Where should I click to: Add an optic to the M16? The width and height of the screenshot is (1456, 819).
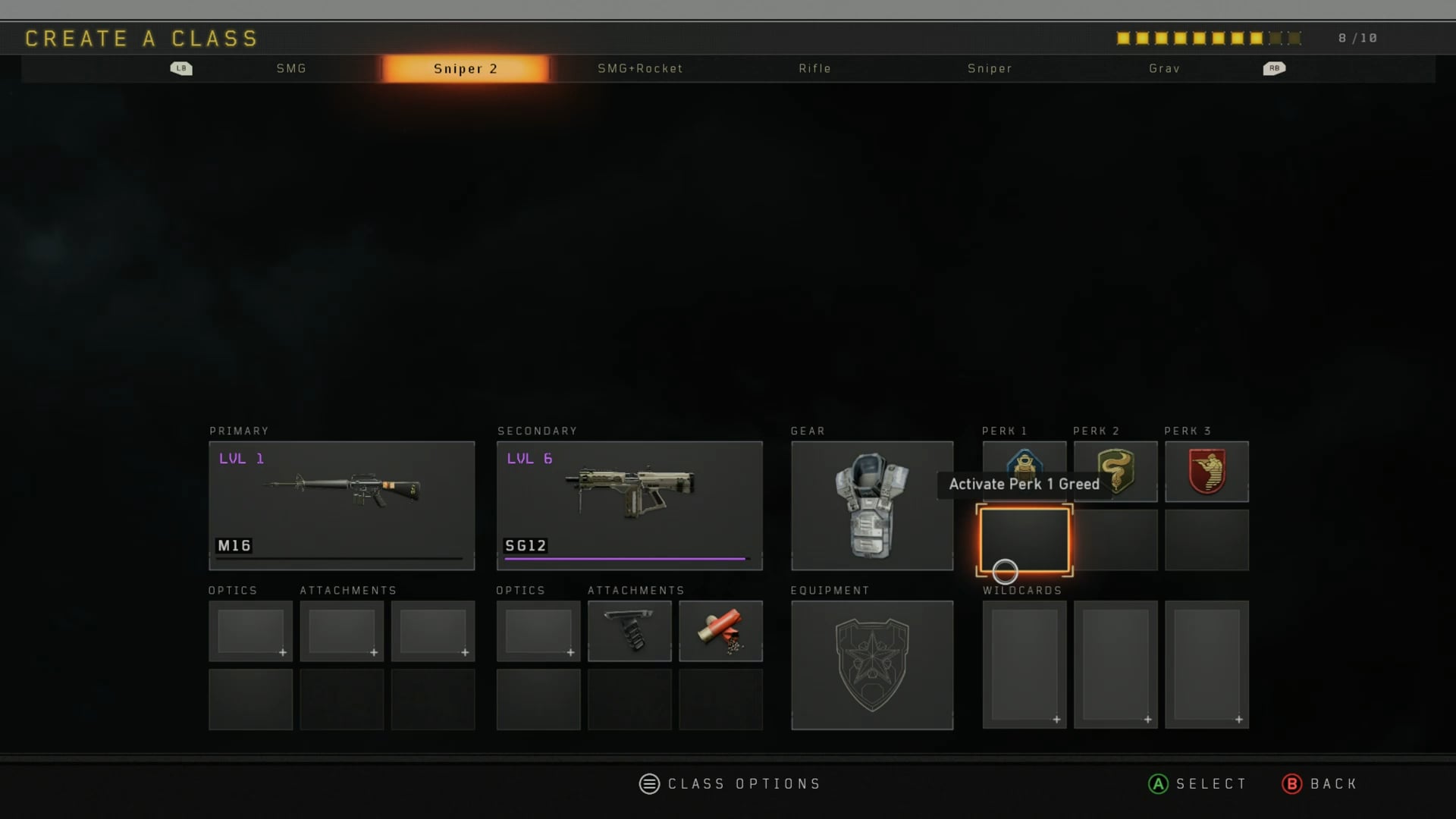250,631
